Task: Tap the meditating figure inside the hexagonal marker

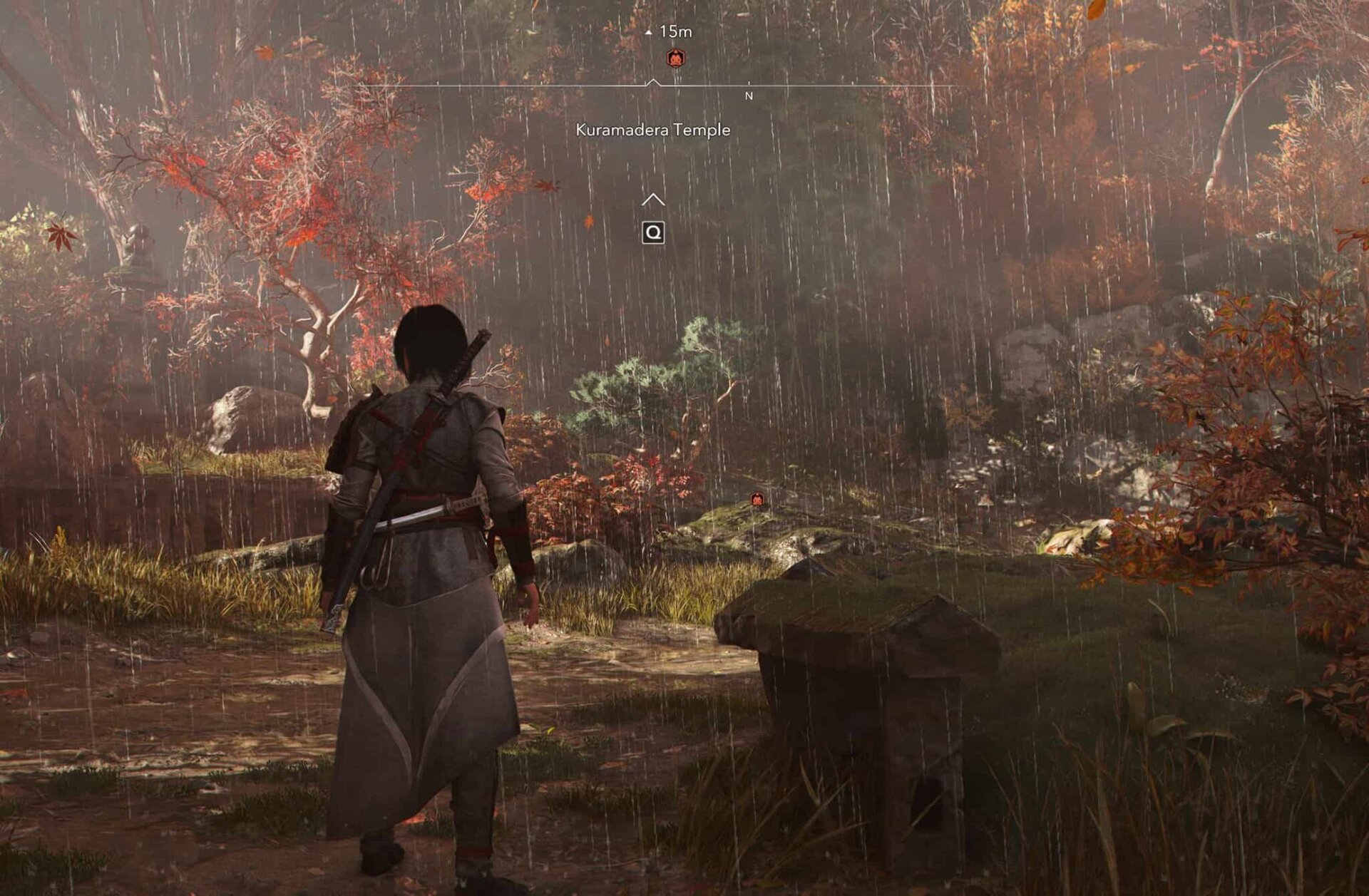Action: [675, 56]
